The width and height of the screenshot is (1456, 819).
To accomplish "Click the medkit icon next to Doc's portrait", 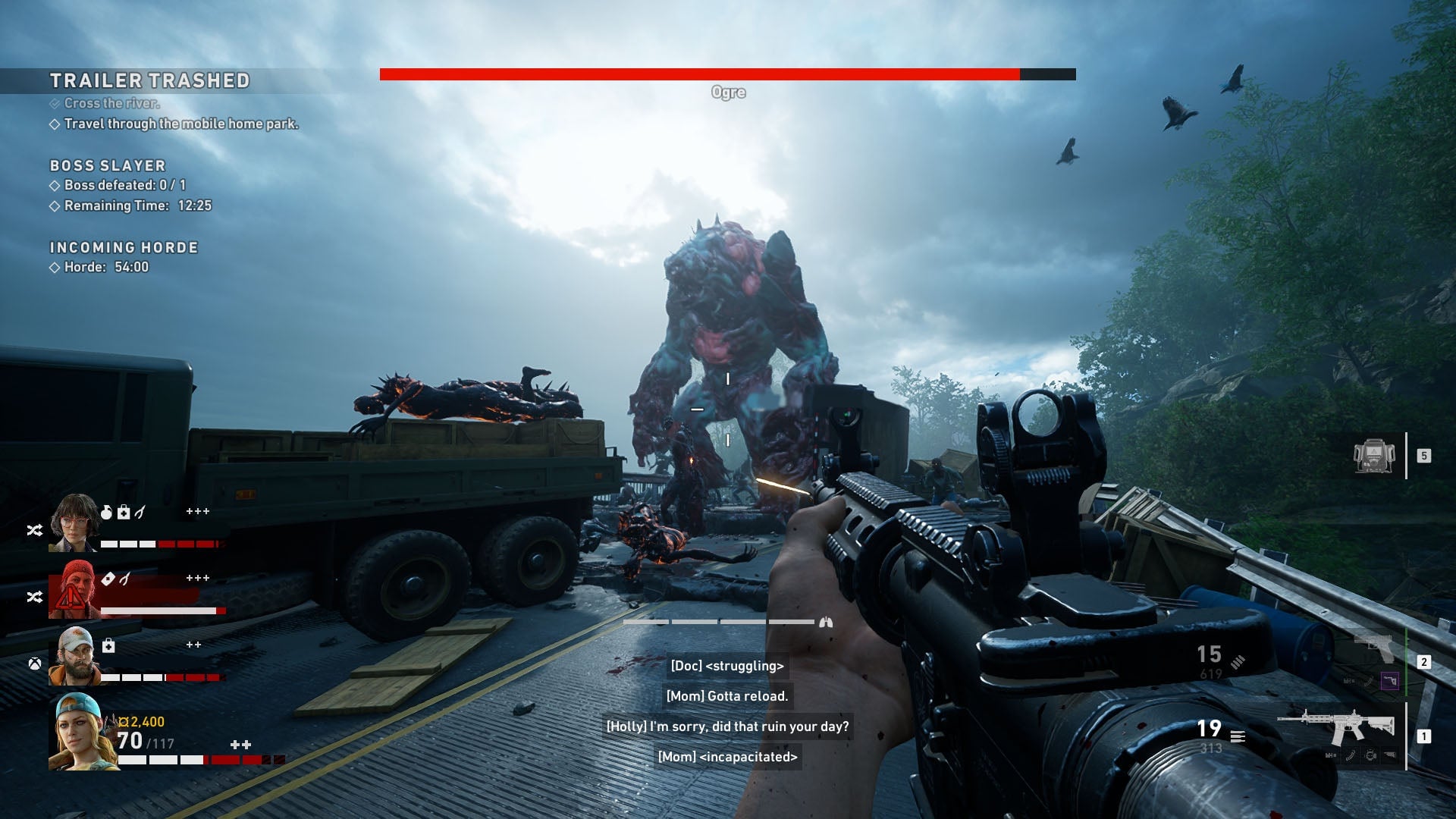I will coord(123,513).
